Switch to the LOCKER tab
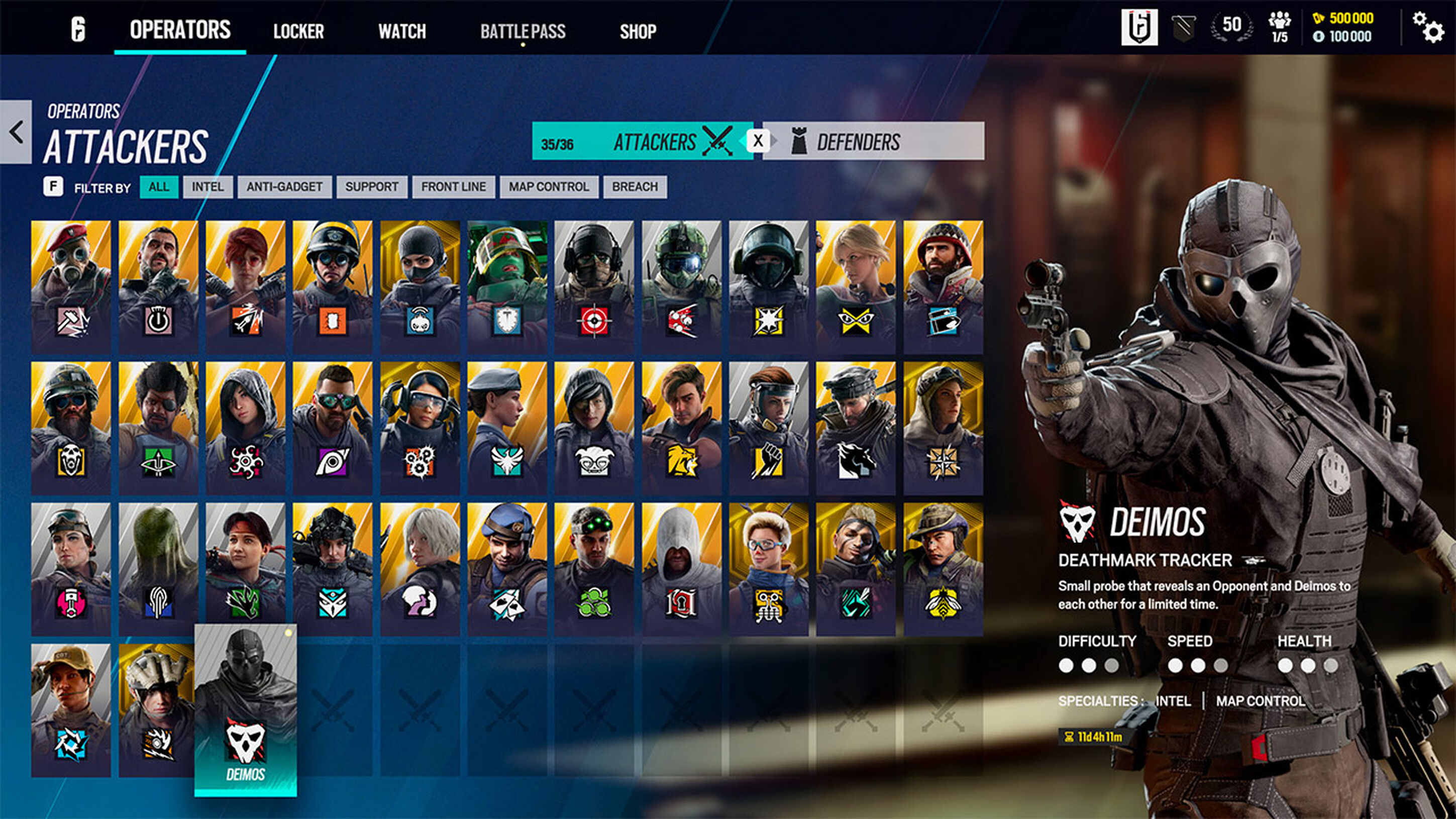 (298, 31)
